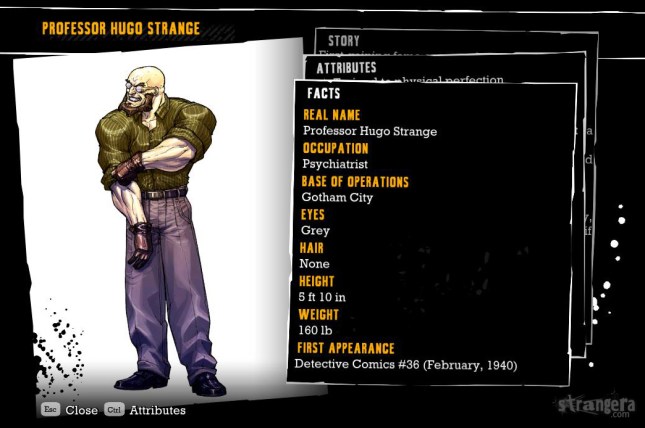Image resolution: width=645 pixels, height=428 pixels.
Task: Open the Attributes panel header
Action: click(347, 68)
